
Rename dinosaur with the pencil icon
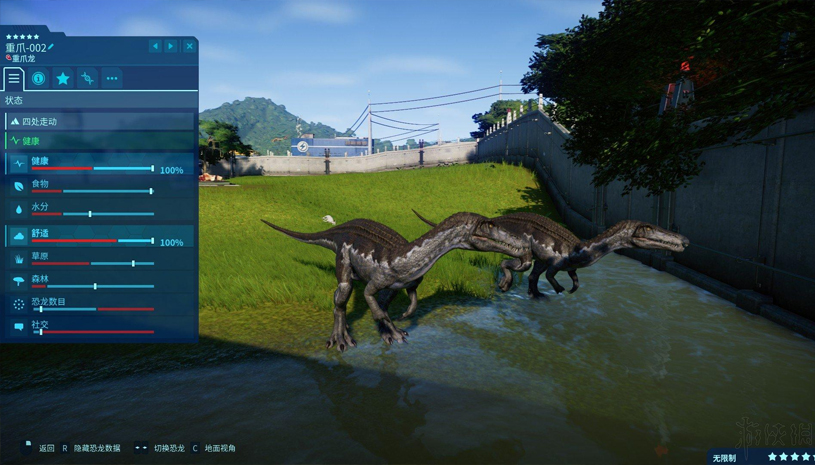pos(52,47)
